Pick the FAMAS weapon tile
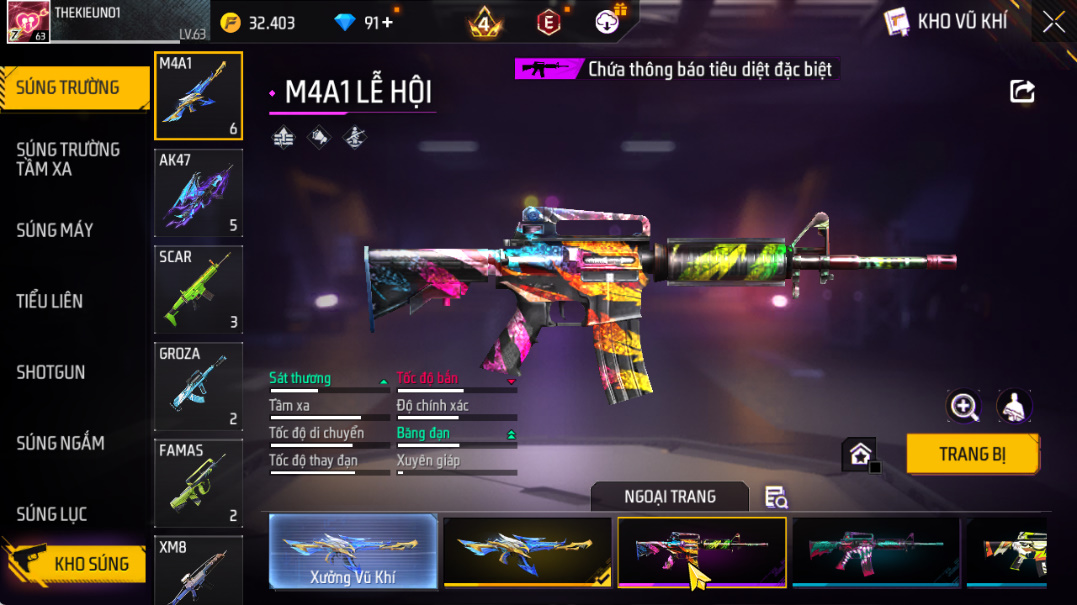Image resolution: width=1077 pixels, height=605 pixels. point(199,484)
